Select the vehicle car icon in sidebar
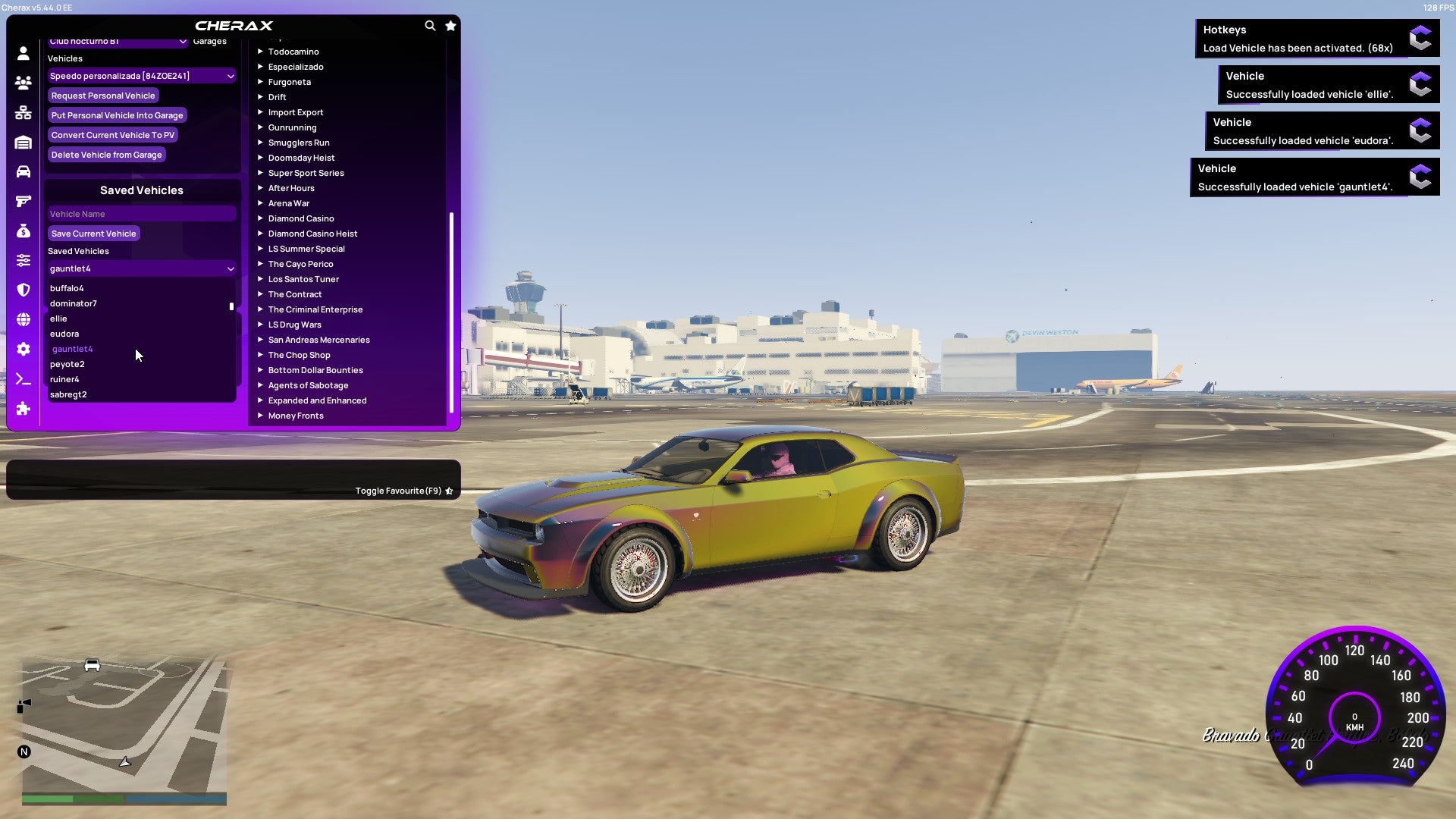 coord(23,172)
